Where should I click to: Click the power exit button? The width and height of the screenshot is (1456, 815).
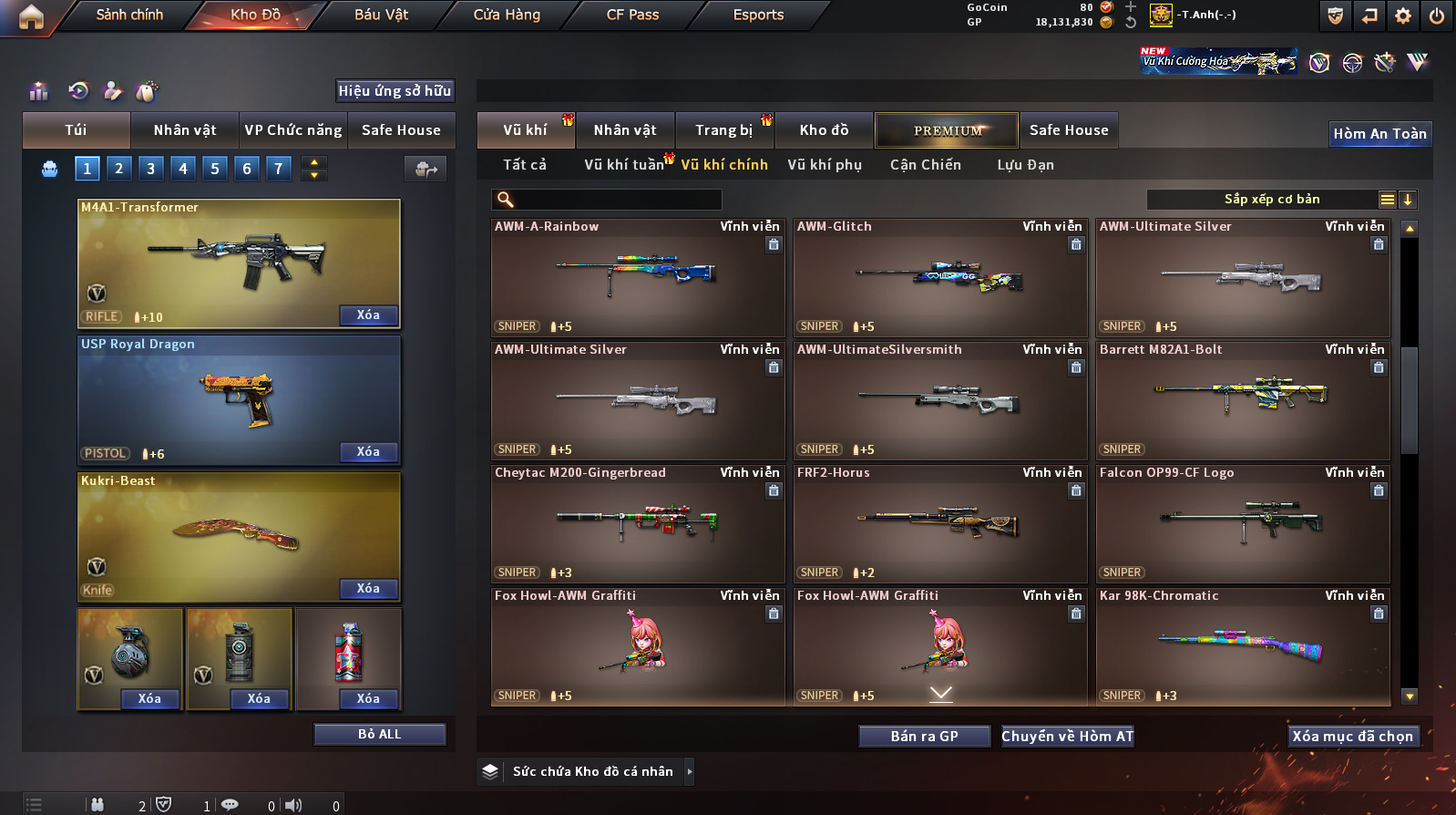click(x=1436, y=15)
